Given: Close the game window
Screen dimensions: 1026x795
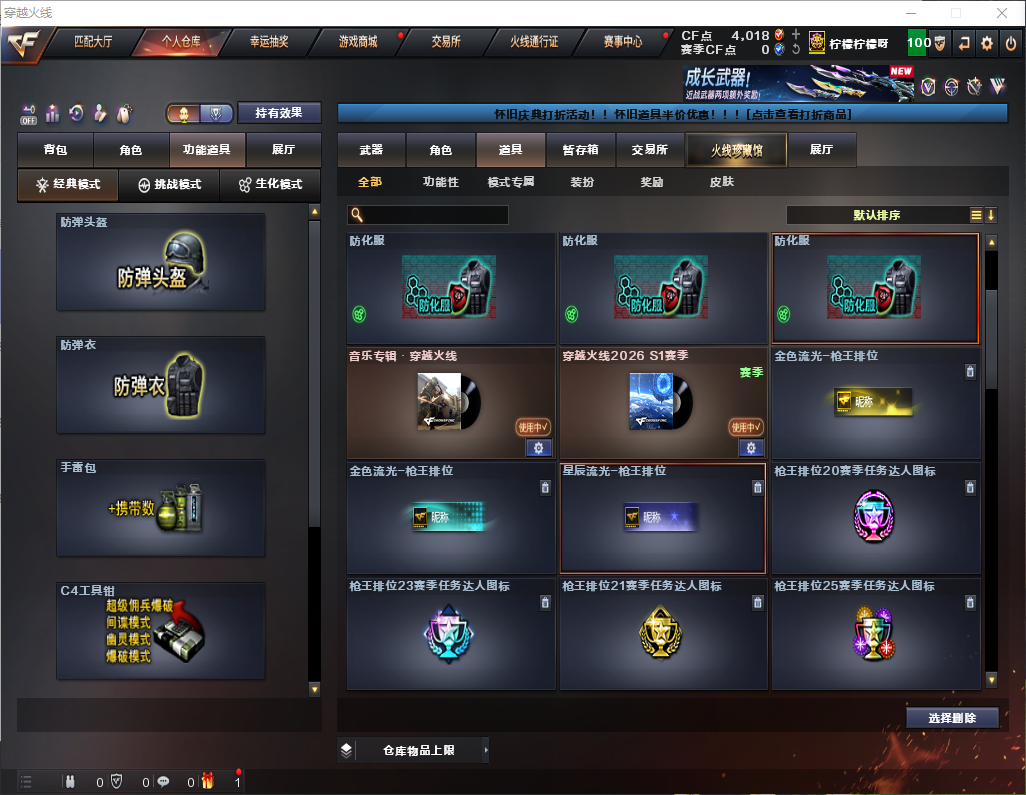Looking at the screenshot, I should (1003, 13).
